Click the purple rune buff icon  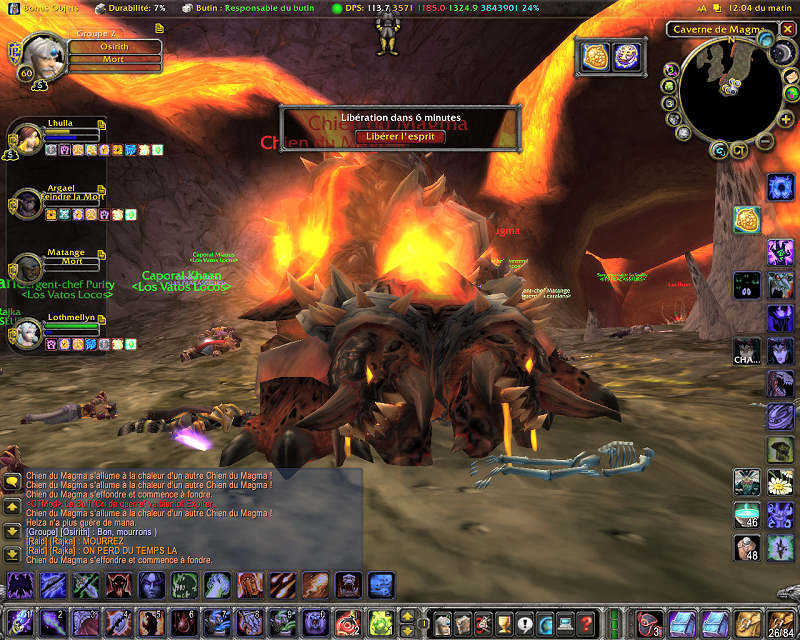click(626, 57)
